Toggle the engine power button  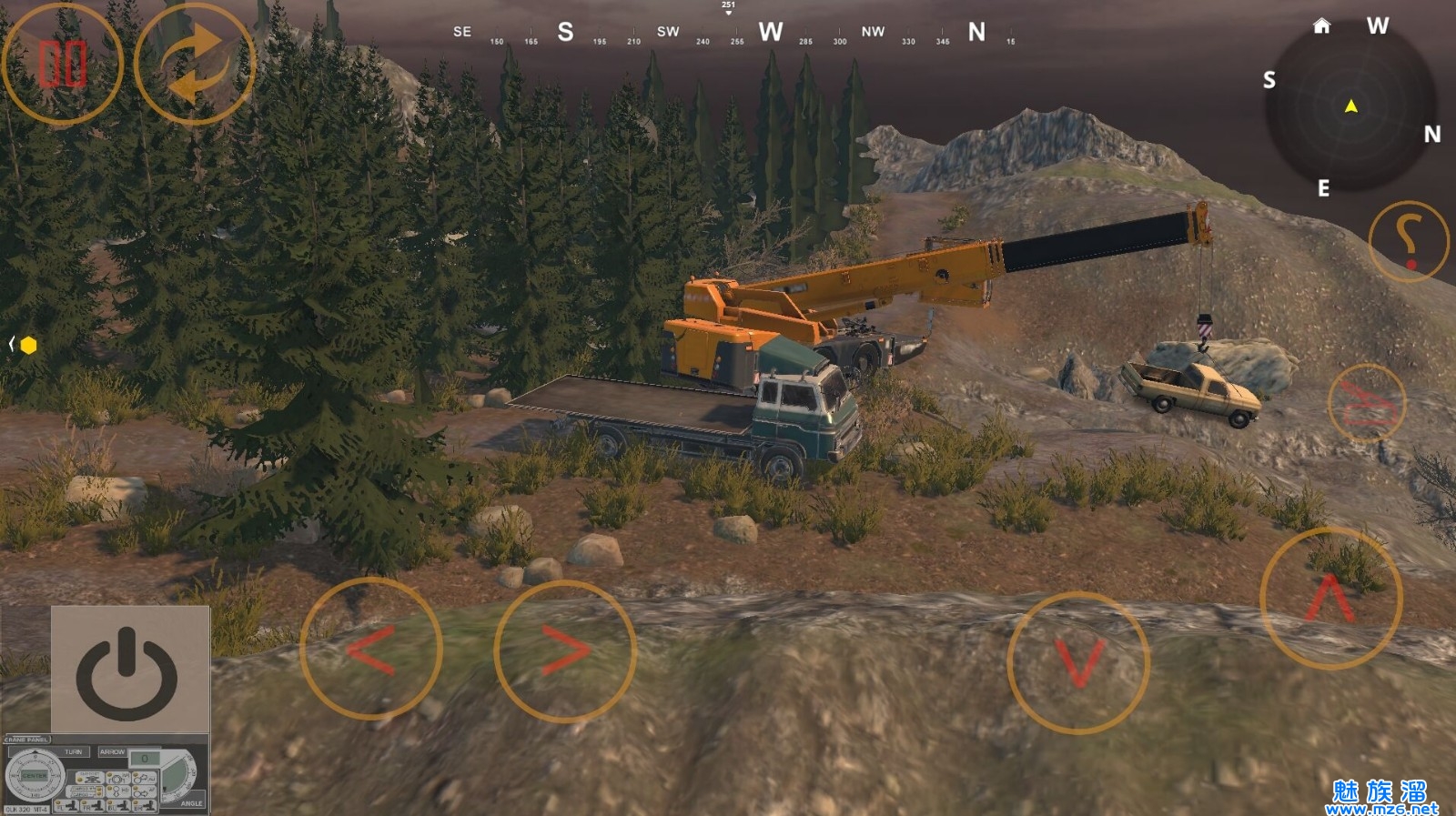coord(129,670)
